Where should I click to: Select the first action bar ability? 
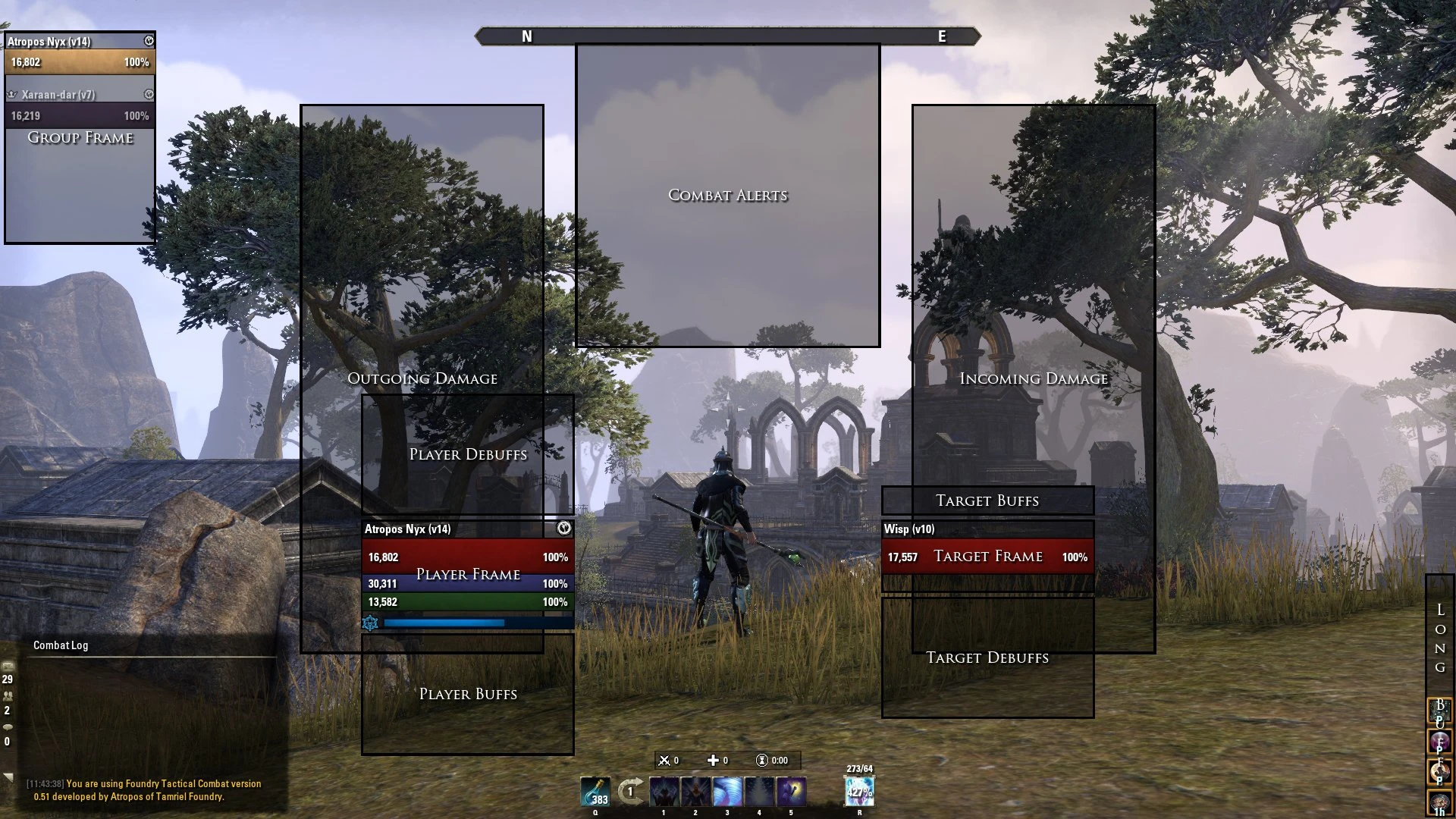click(x=664, y=792)
